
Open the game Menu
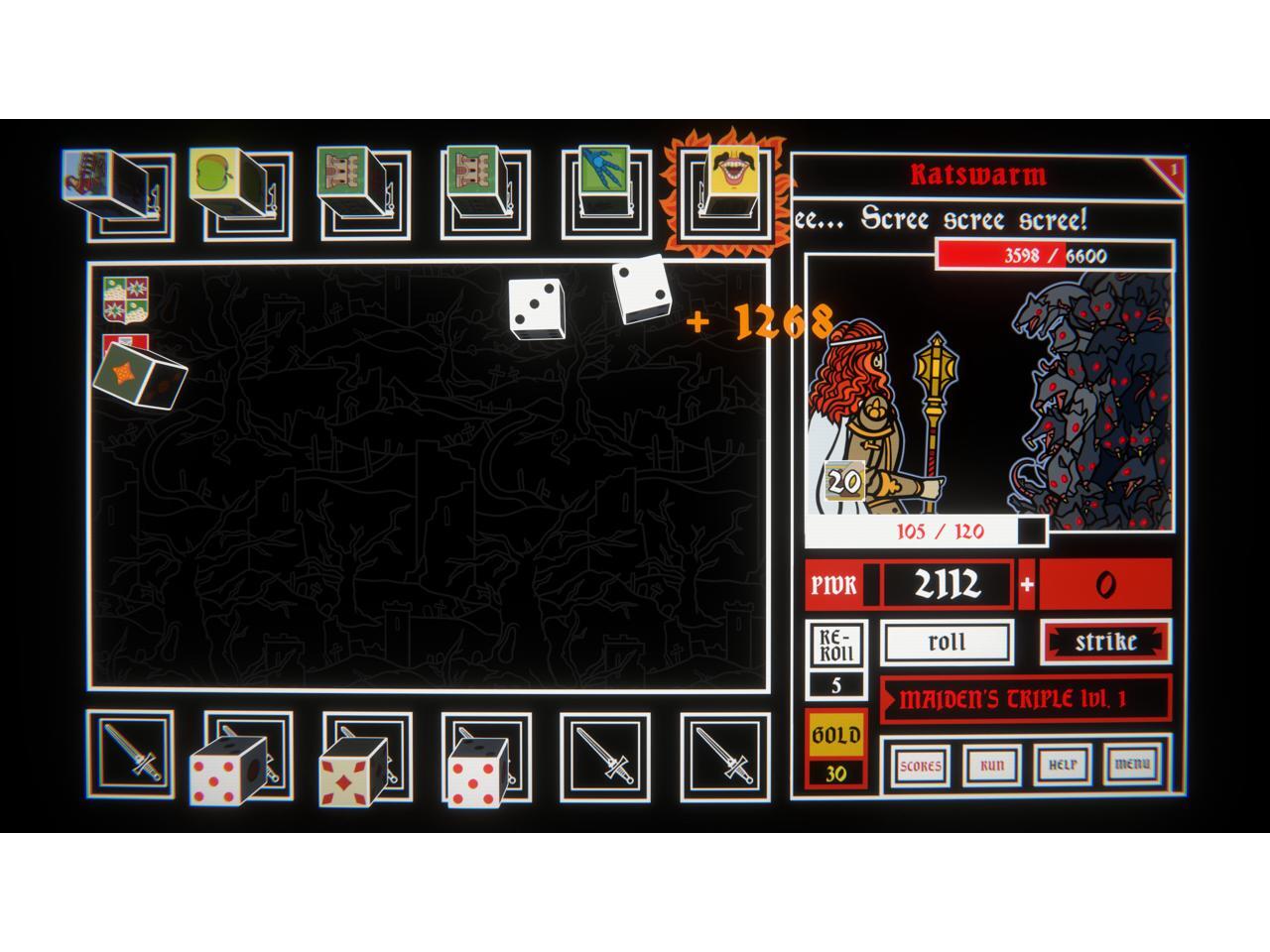click(x=1132, y=765)
